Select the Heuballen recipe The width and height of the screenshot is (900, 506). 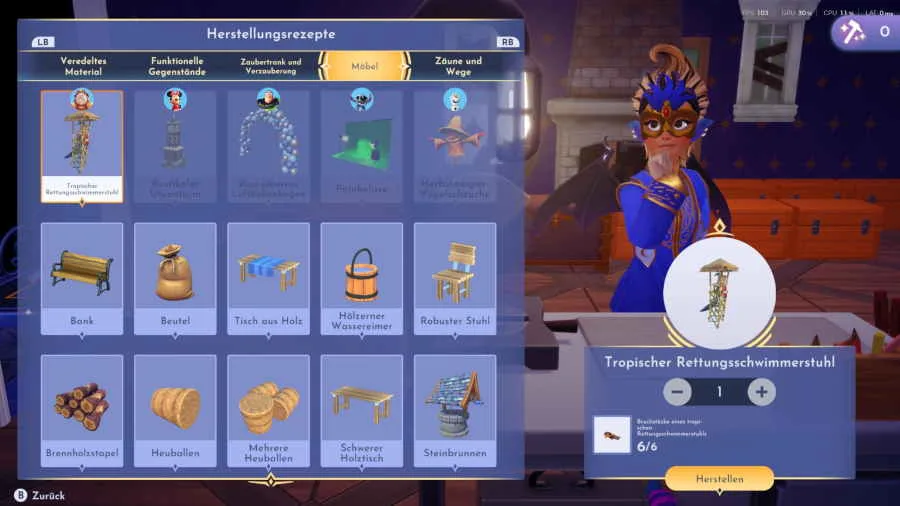175,410
